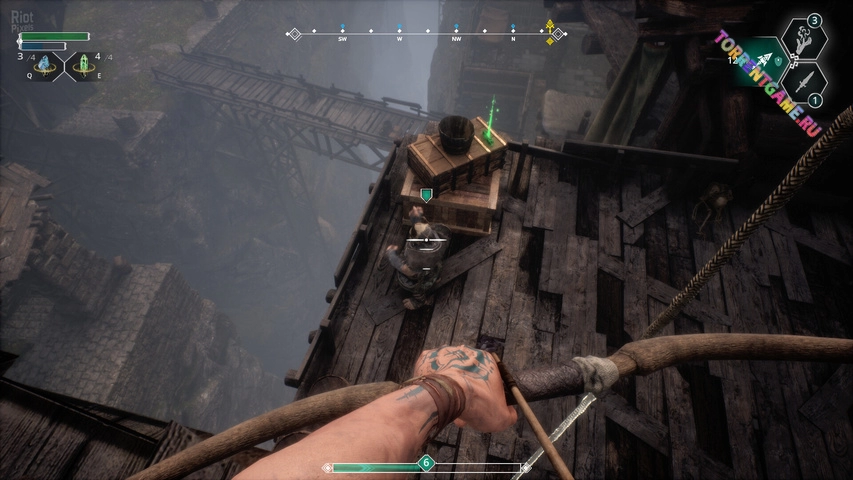Click the compass bar at top
This screenshot has height=480, width=853.
tap(426, 33)
